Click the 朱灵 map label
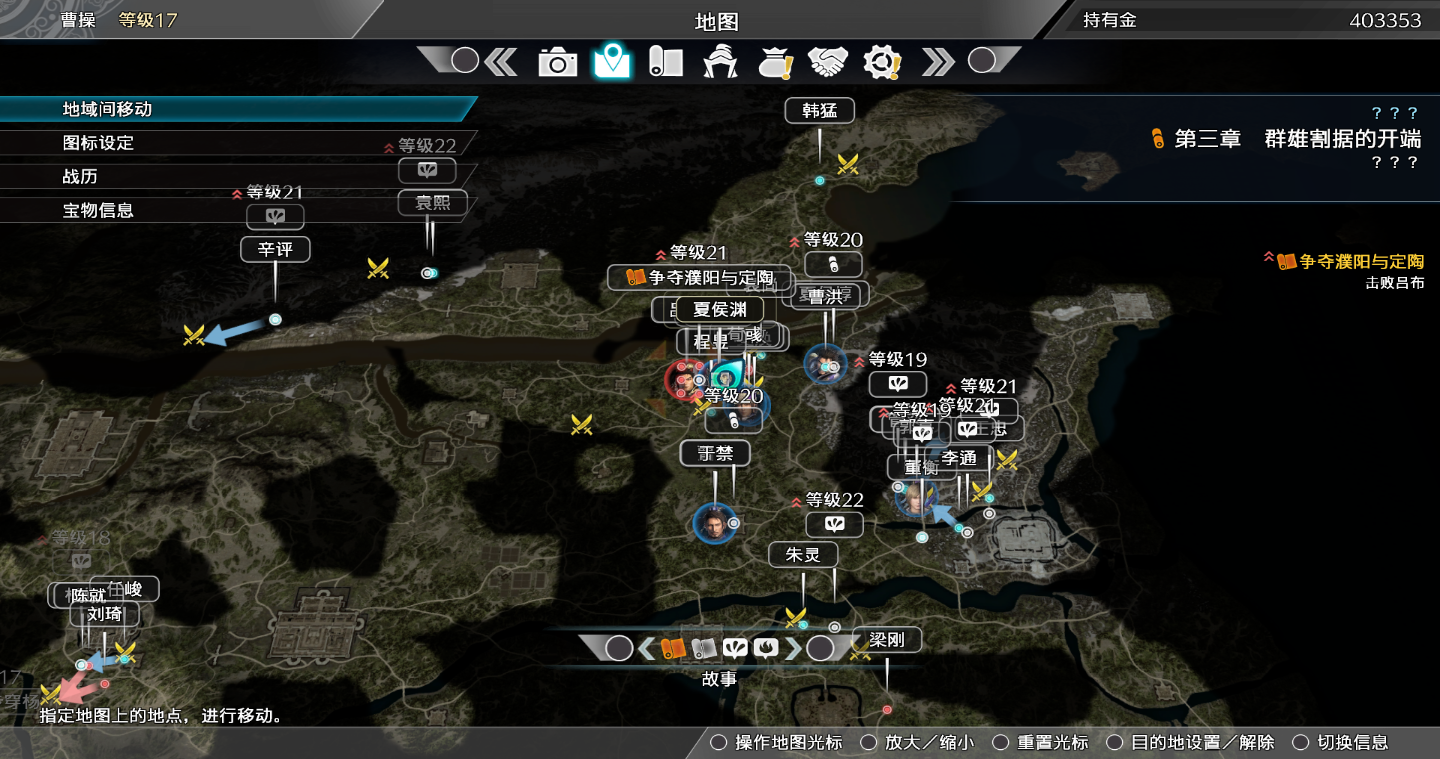Image resolution: width=1440 pixels, height=759 pixels. pyautogui.click(x=803, y=554)
